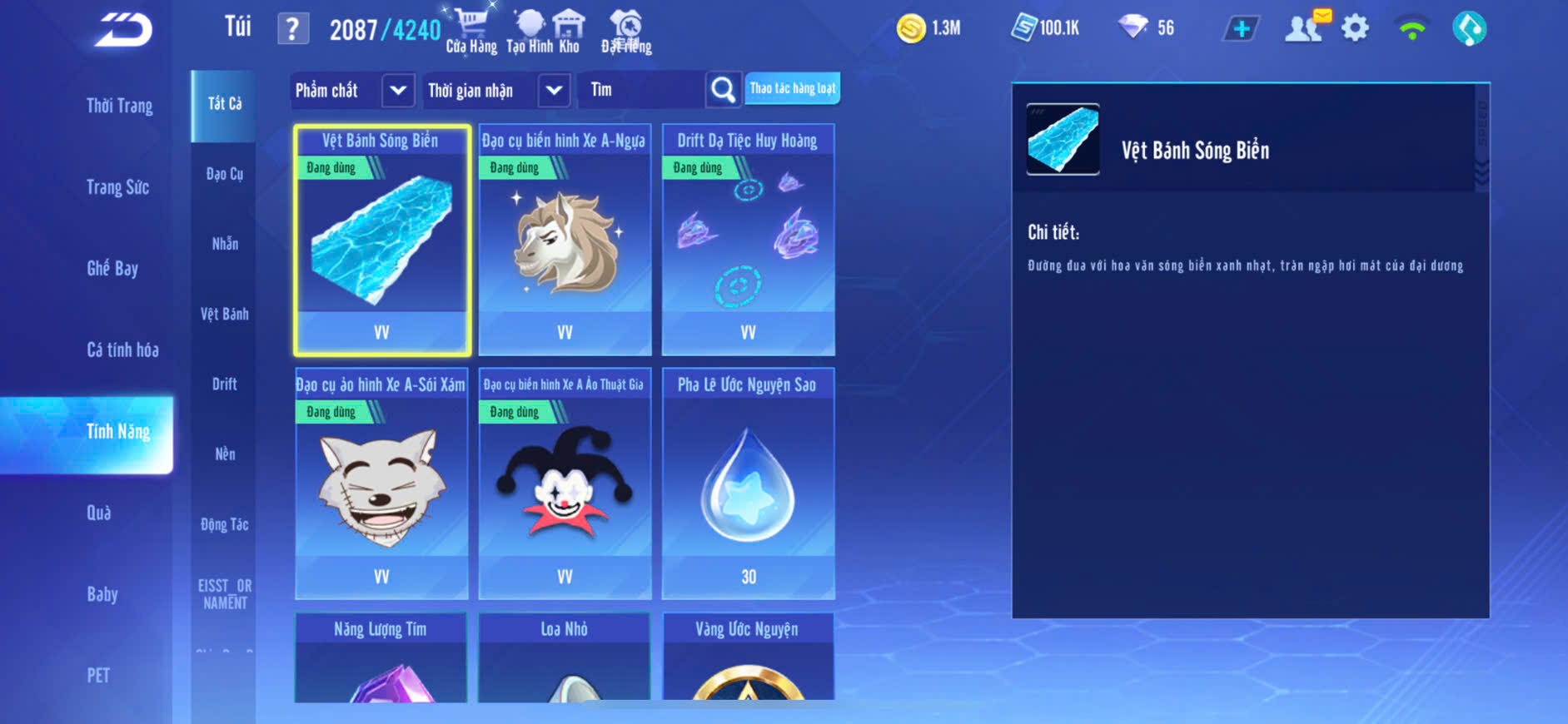Viewport: 1568px width, 724px height.
Task: Open the Cá tính hóa category
Action: coord(122,350)
